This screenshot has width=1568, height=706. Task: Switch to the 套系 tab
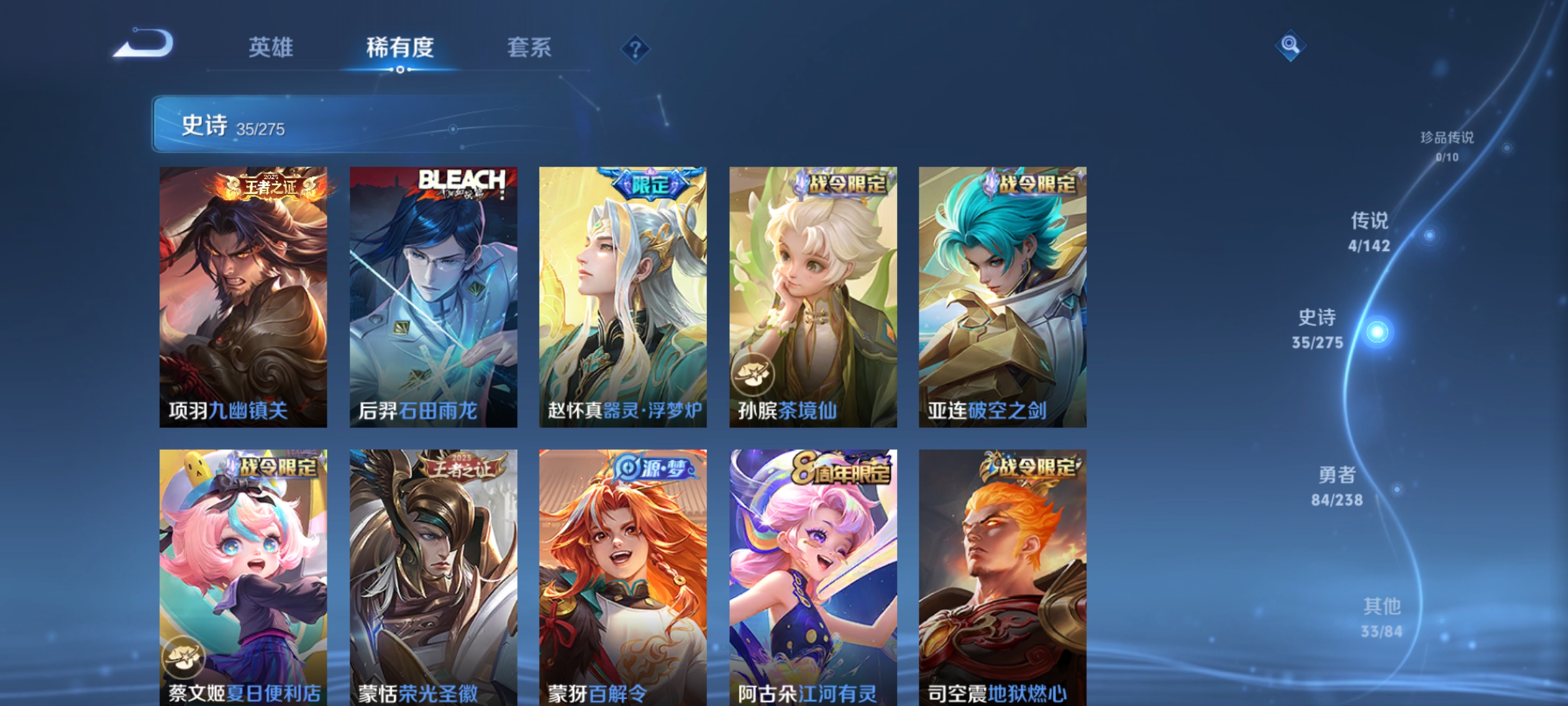[x=529, y=47]
